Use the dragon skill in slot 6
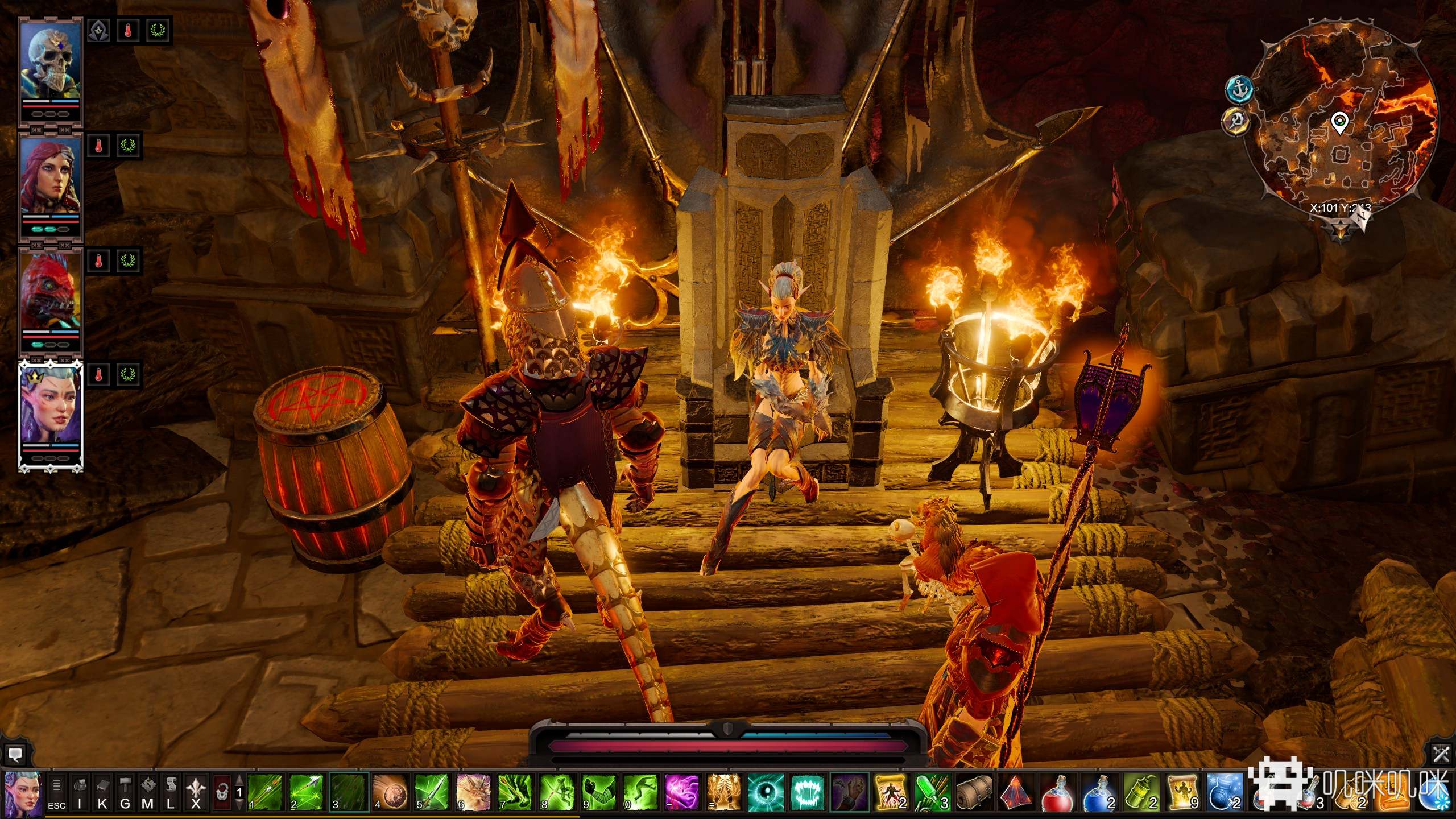This screenshot has height=819, width=1456. [473, 792]
